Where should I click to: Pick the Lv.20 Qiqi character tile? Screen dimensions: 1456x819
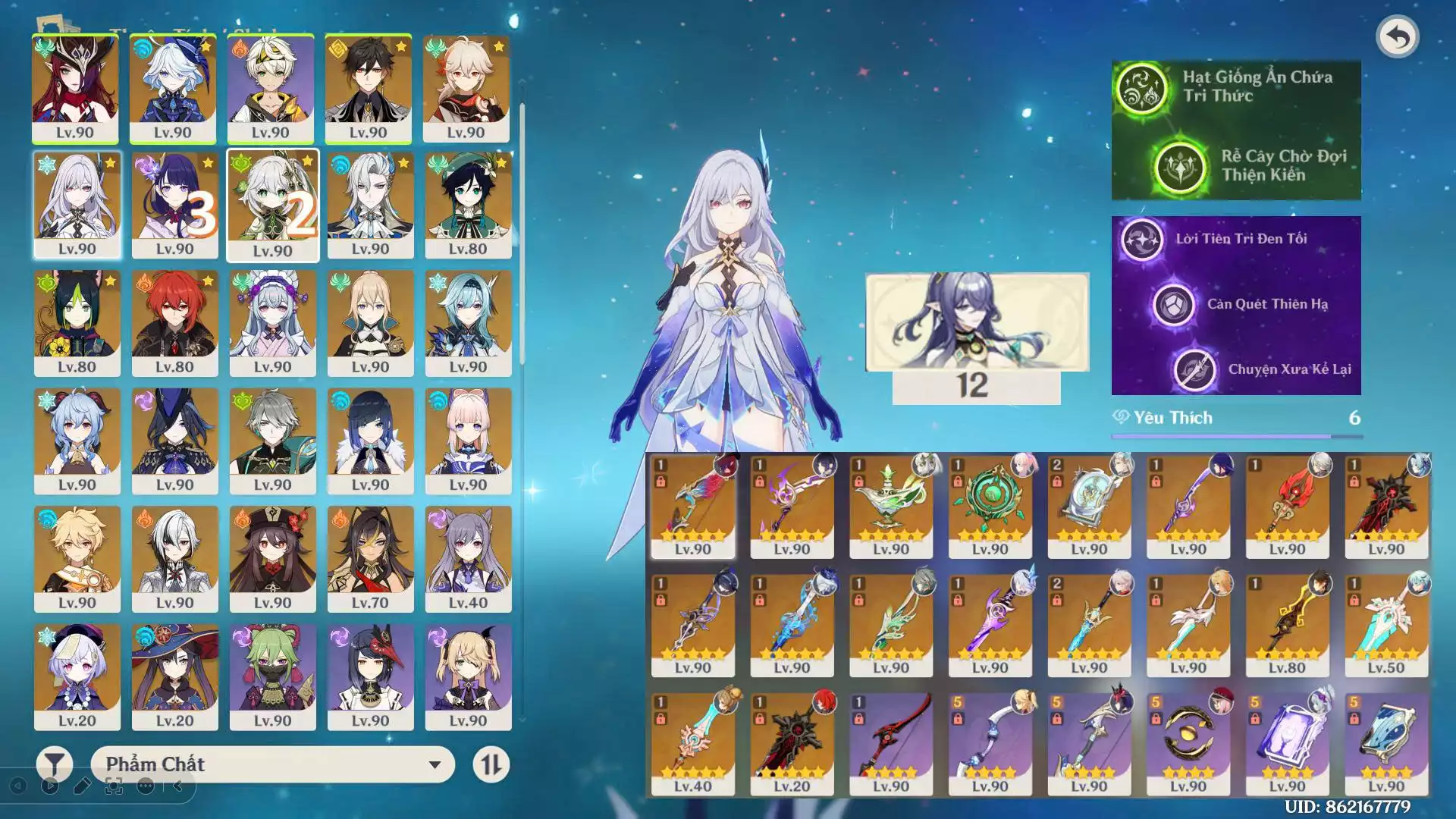(77, 676)
